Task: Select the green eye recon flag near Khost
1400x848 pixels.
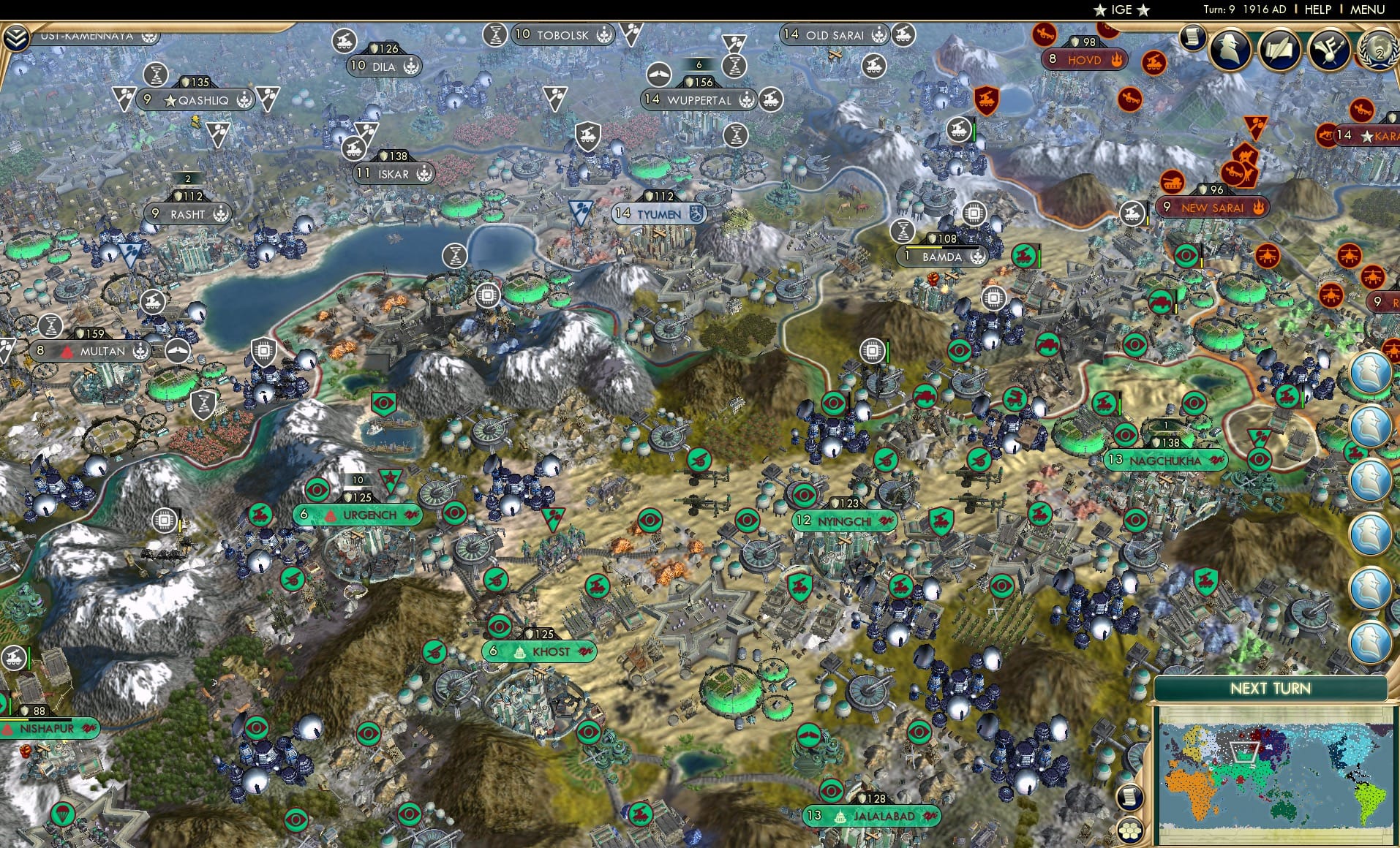Action: pyautogui.click(x=500, y=625)
